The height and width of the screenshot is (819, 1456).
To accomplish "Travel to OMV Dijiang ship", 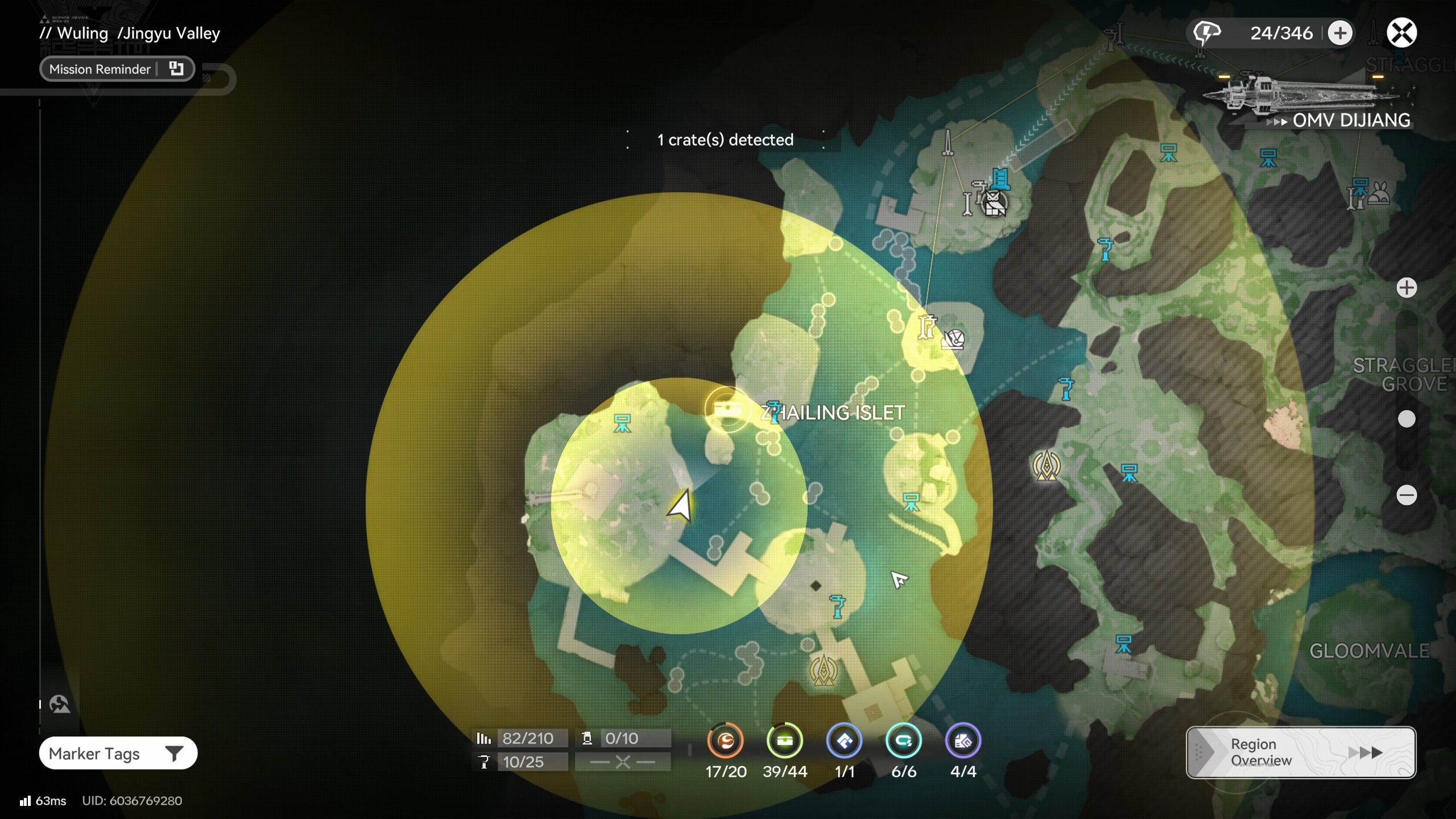I will point(1308,100).
